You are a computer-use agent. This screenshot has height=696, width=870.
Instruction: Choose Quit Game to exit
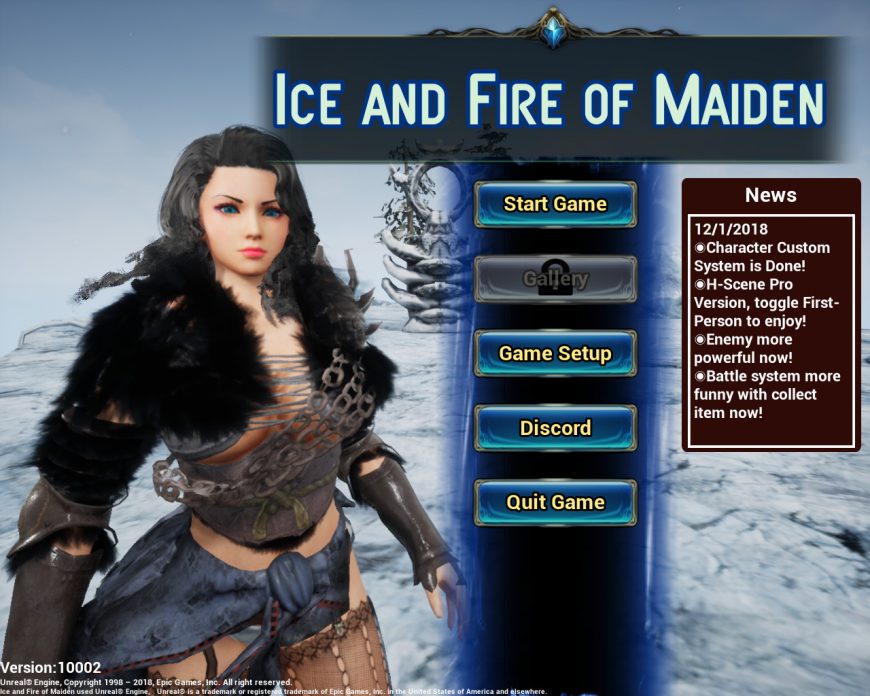[x=555, y=502]
